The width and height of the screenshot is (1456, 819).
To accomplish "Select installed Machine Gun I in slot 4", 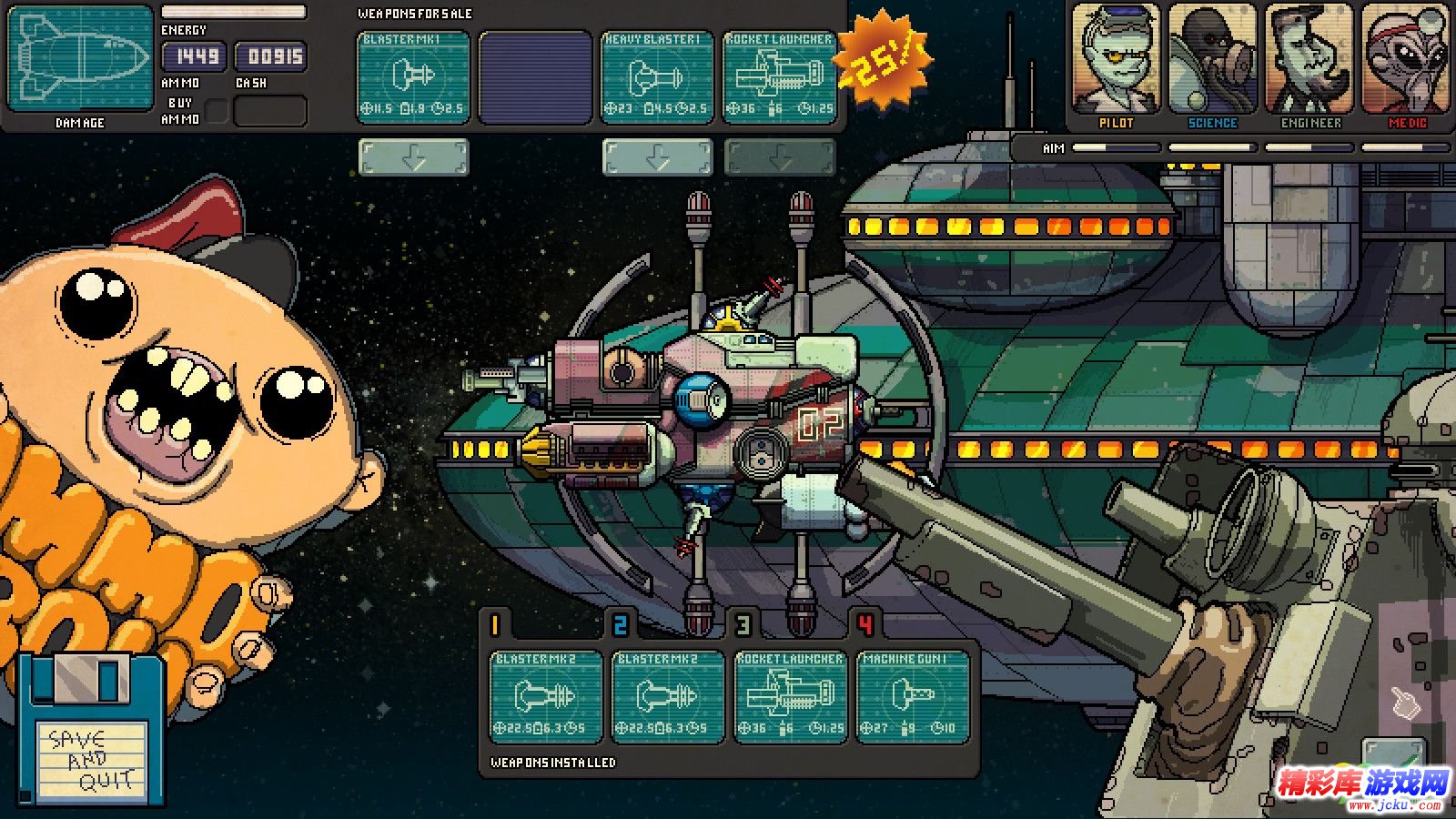I will [912, 696].
